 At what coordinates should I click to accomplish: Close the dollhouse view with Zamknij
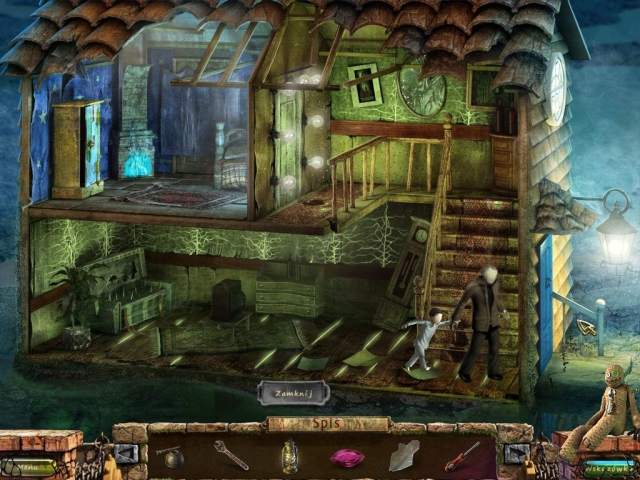coord(293,391)
